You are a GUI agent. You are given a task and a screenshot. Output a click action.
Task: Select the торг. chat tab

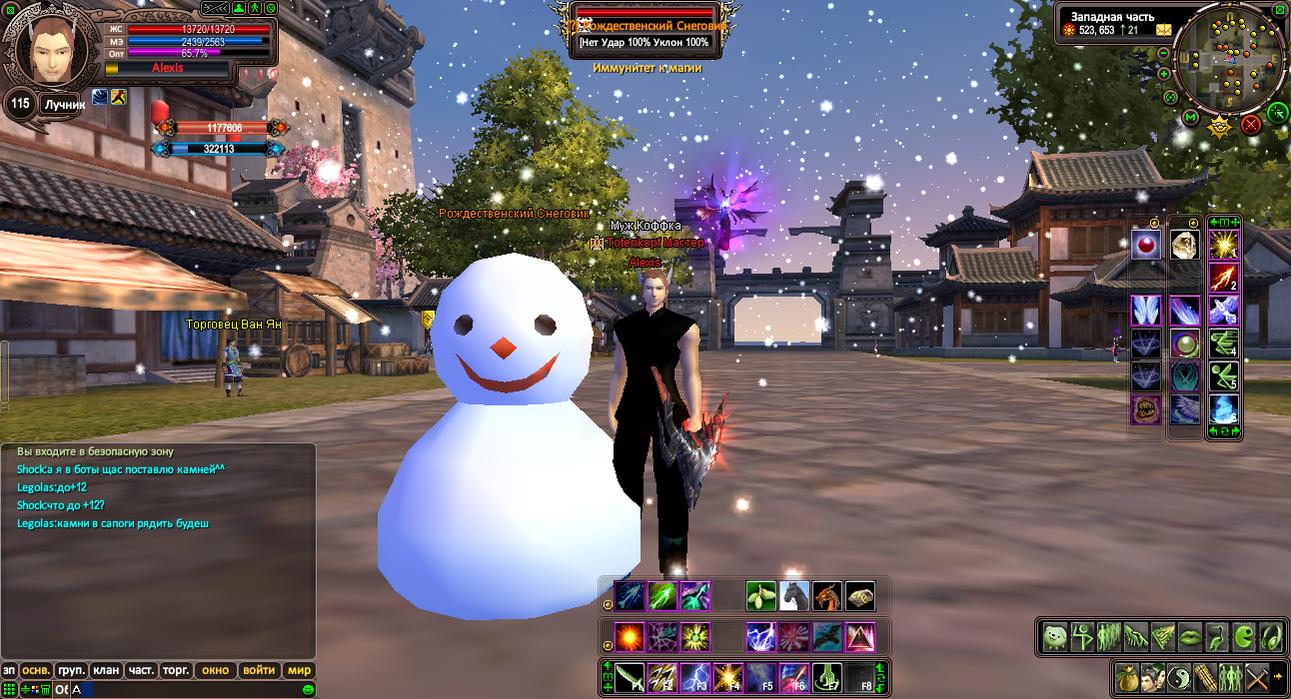click(177, 670)
